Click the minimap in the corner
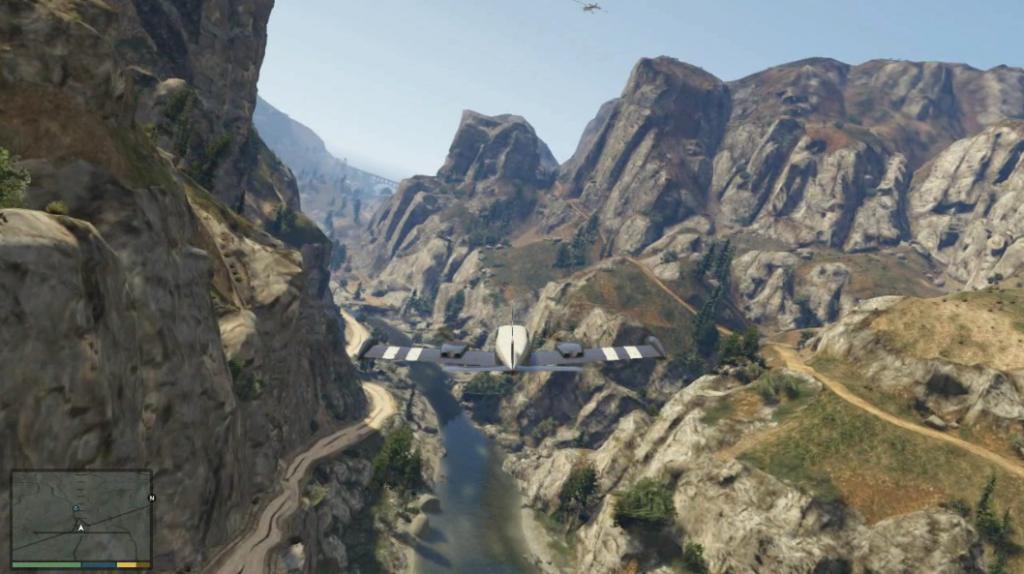Image resolution: width=1024 pixels, height=574 pixels. pos(81,516)
